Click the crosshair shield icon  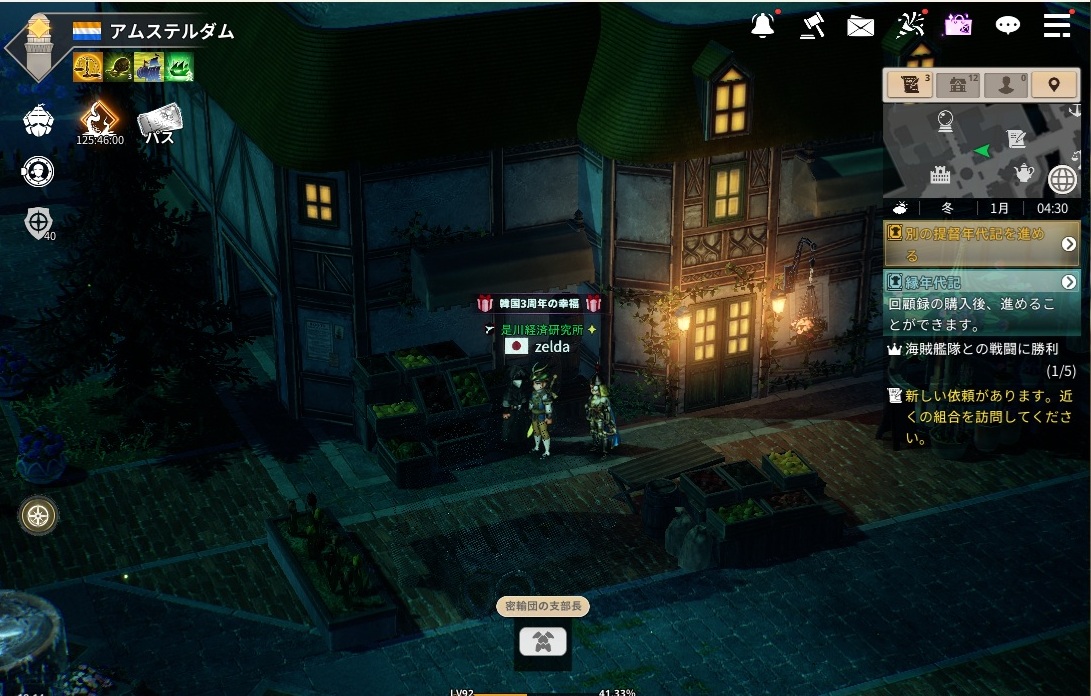(38, 222)
